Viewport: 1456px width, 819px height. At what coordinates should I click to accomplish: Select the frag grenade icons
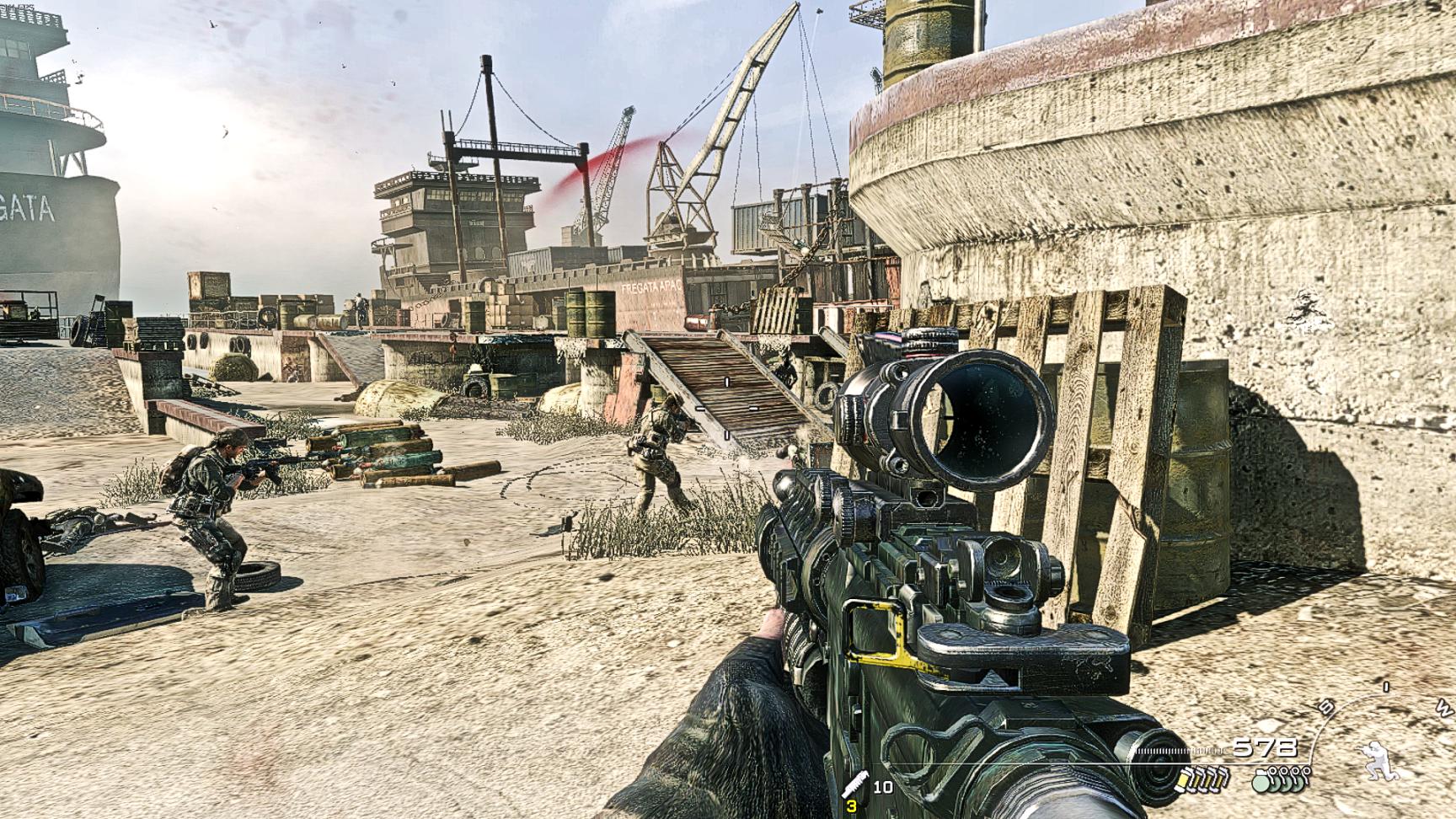(x=1282, y=780)
